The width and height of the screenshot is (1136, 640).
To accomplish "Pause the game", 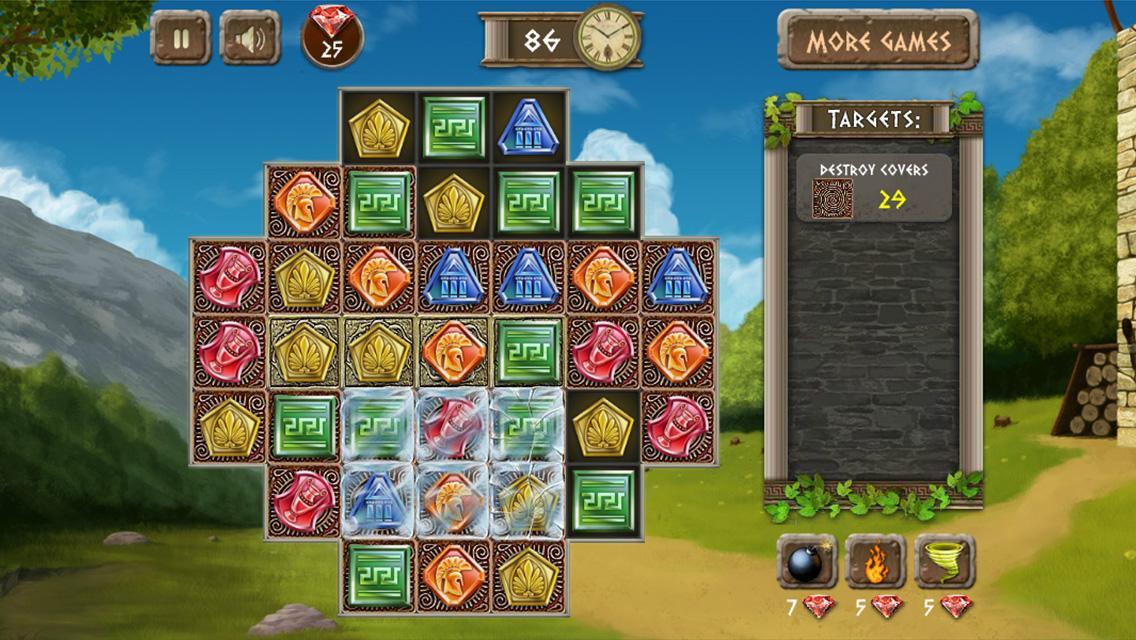I will (x=181, y=39).
